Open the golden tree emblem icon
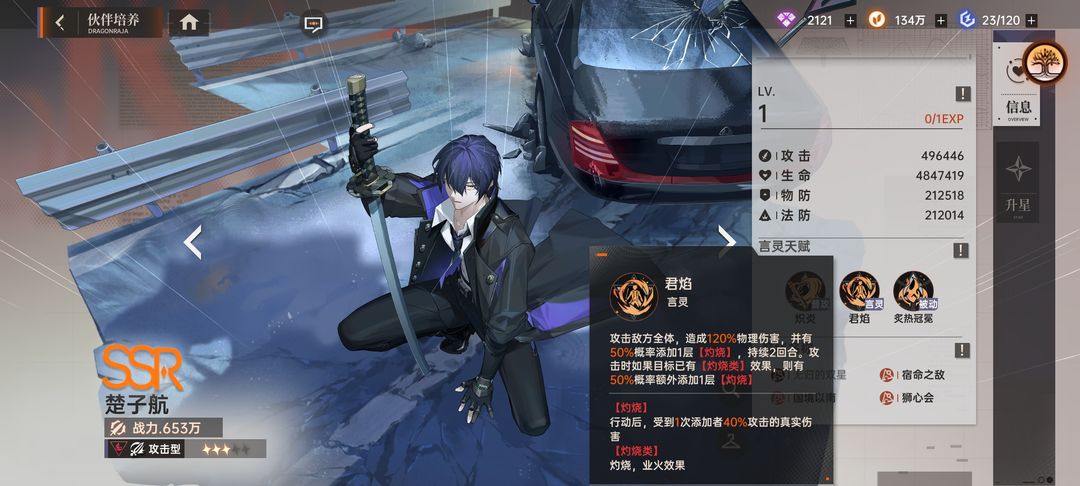 (1046, 64)
